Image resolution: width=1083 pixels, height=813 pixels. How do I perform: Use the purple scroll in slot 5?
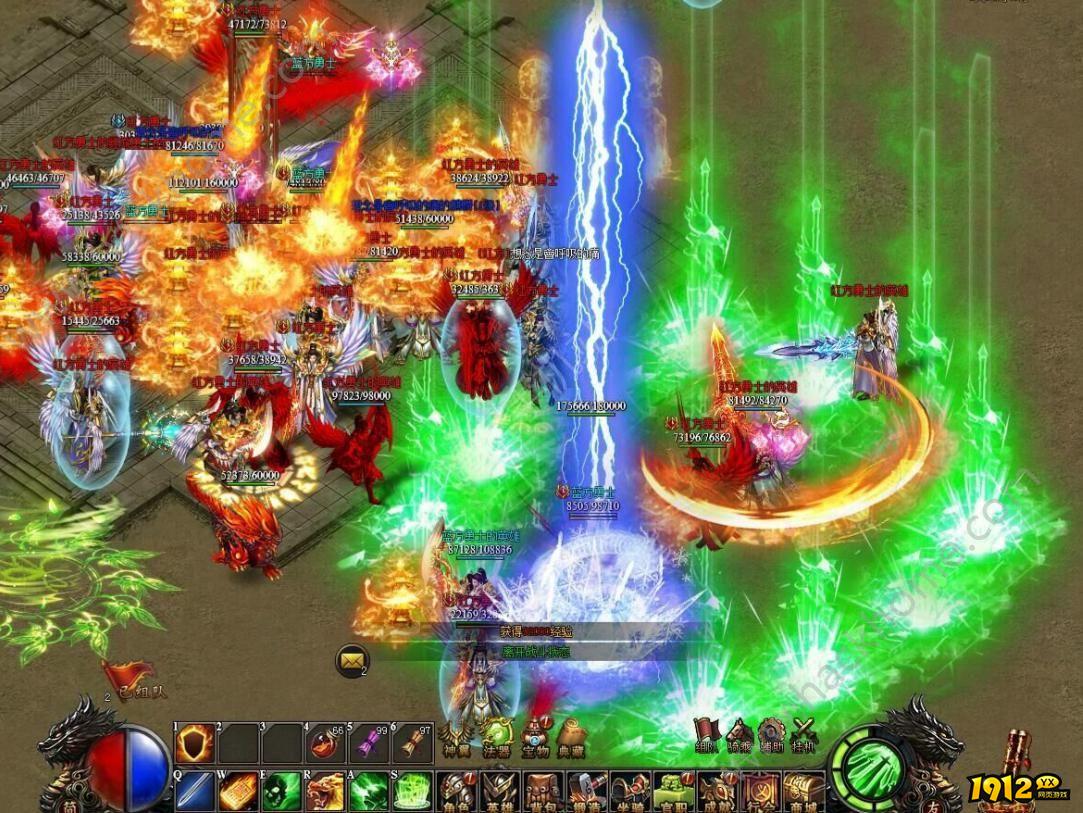pos(368,744)
